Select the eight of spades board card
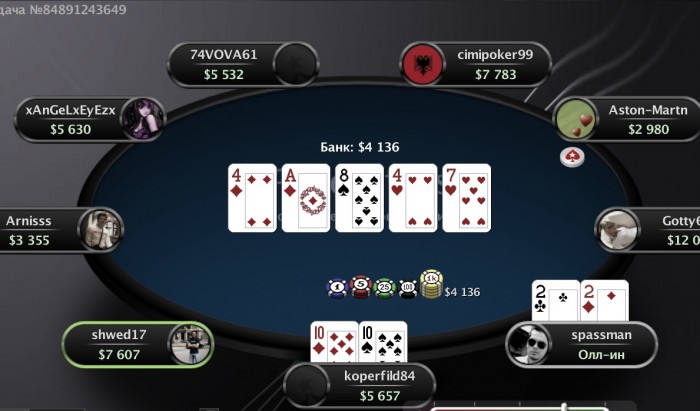Viewport: 700px width, 411px height. coord(360,198)
